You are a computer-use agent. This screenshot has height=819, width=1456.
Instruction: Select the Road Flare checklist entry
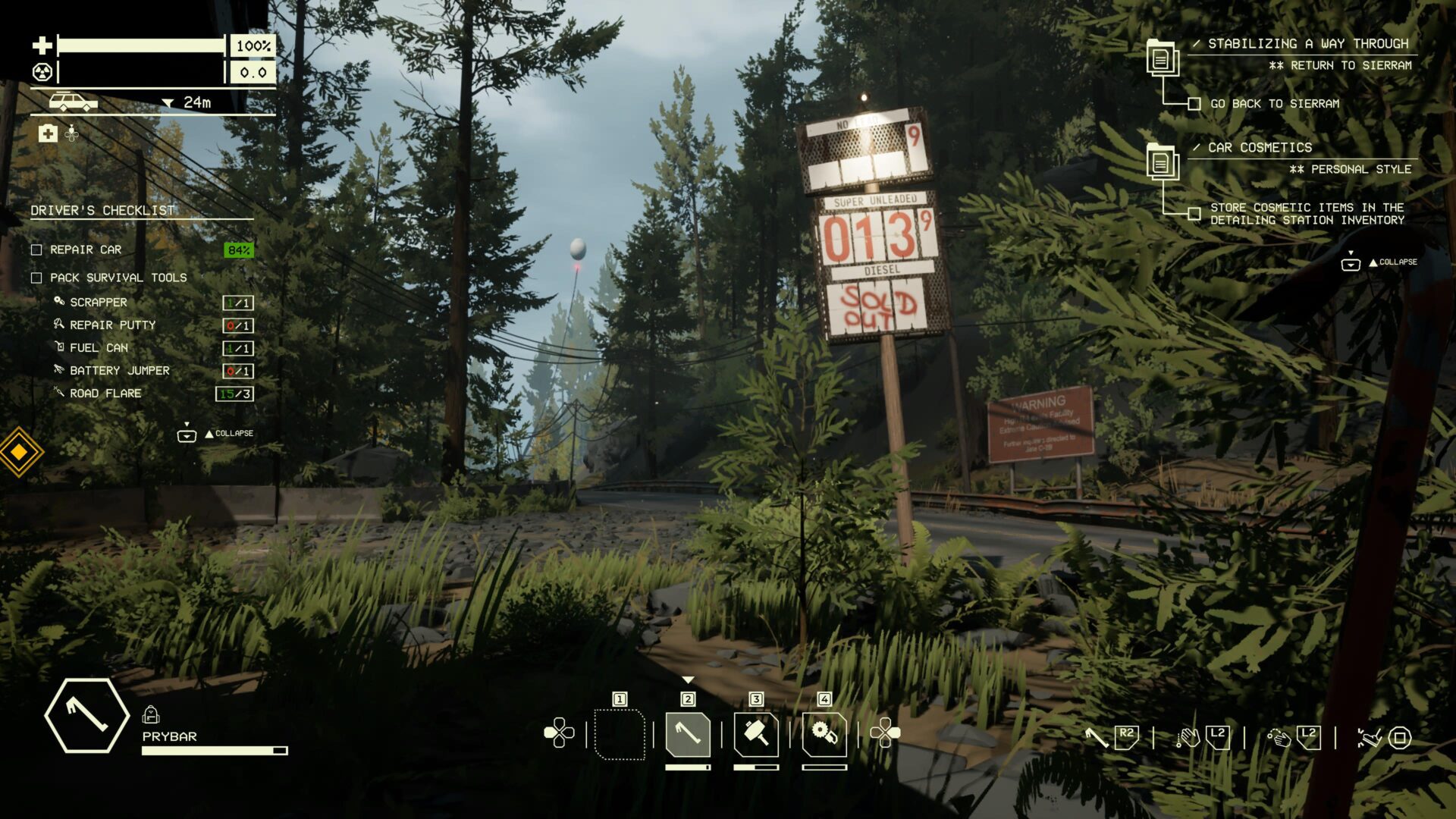coord(105,394)
